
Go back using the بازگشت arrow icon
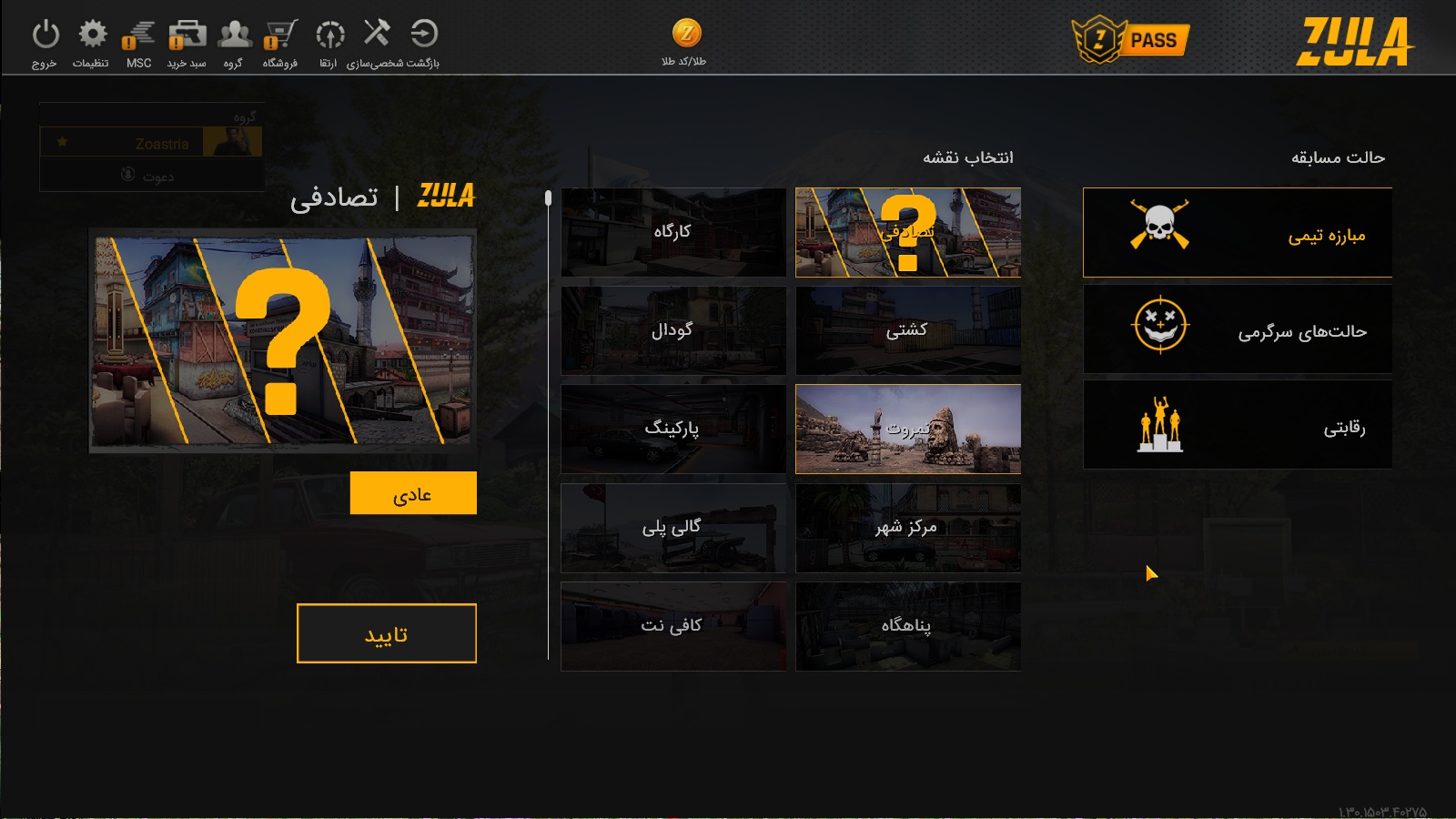(424, 35)
